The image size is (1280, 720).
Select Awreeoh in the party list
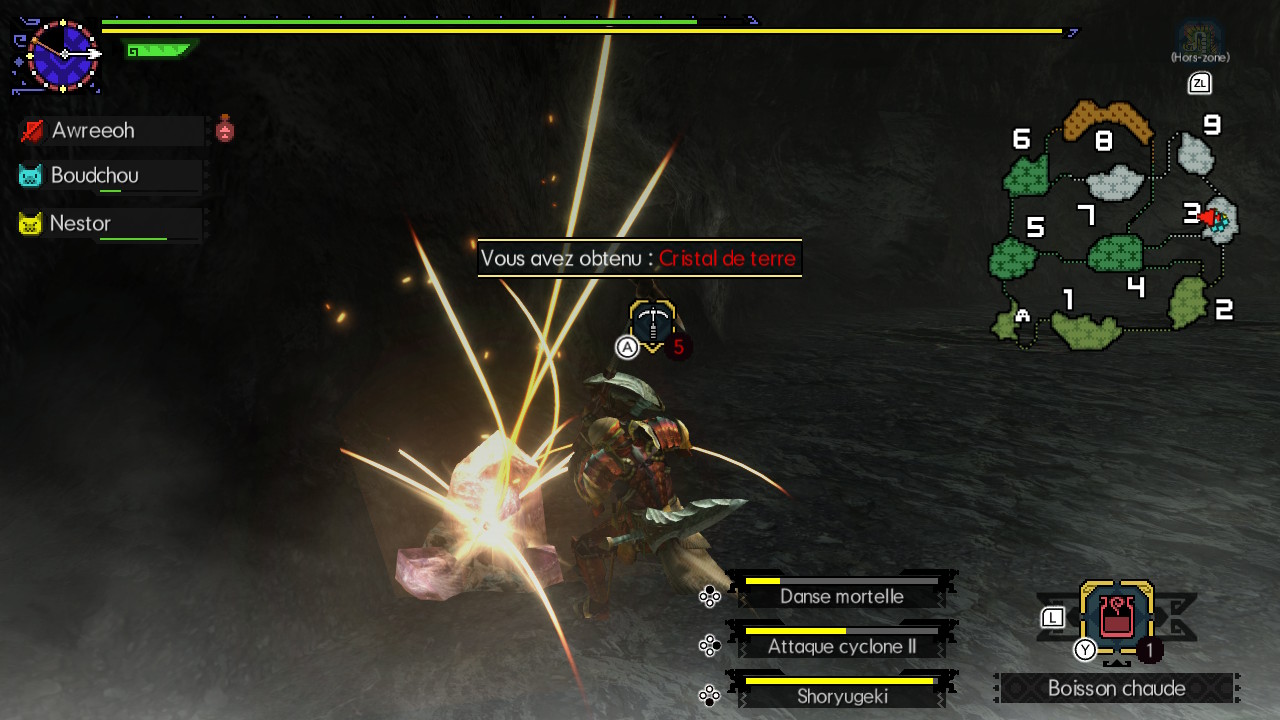93,131
